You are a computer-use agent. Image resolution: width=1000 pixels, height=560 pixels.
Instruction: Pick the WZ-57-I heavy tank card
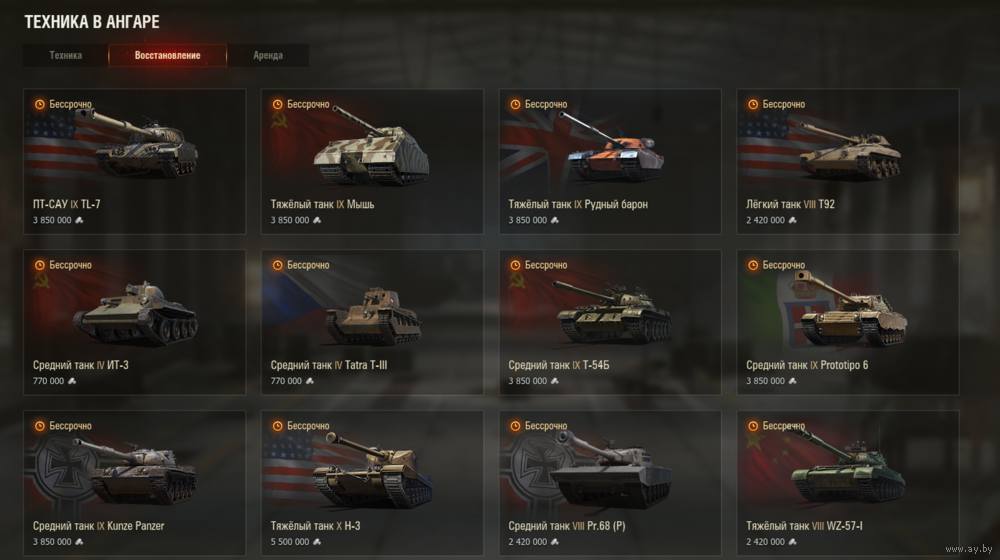point(848,482)
